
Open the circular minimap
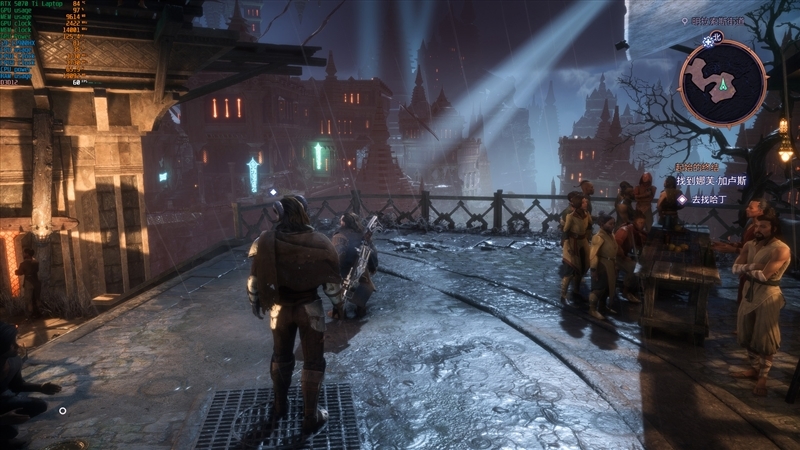[722, 83]
